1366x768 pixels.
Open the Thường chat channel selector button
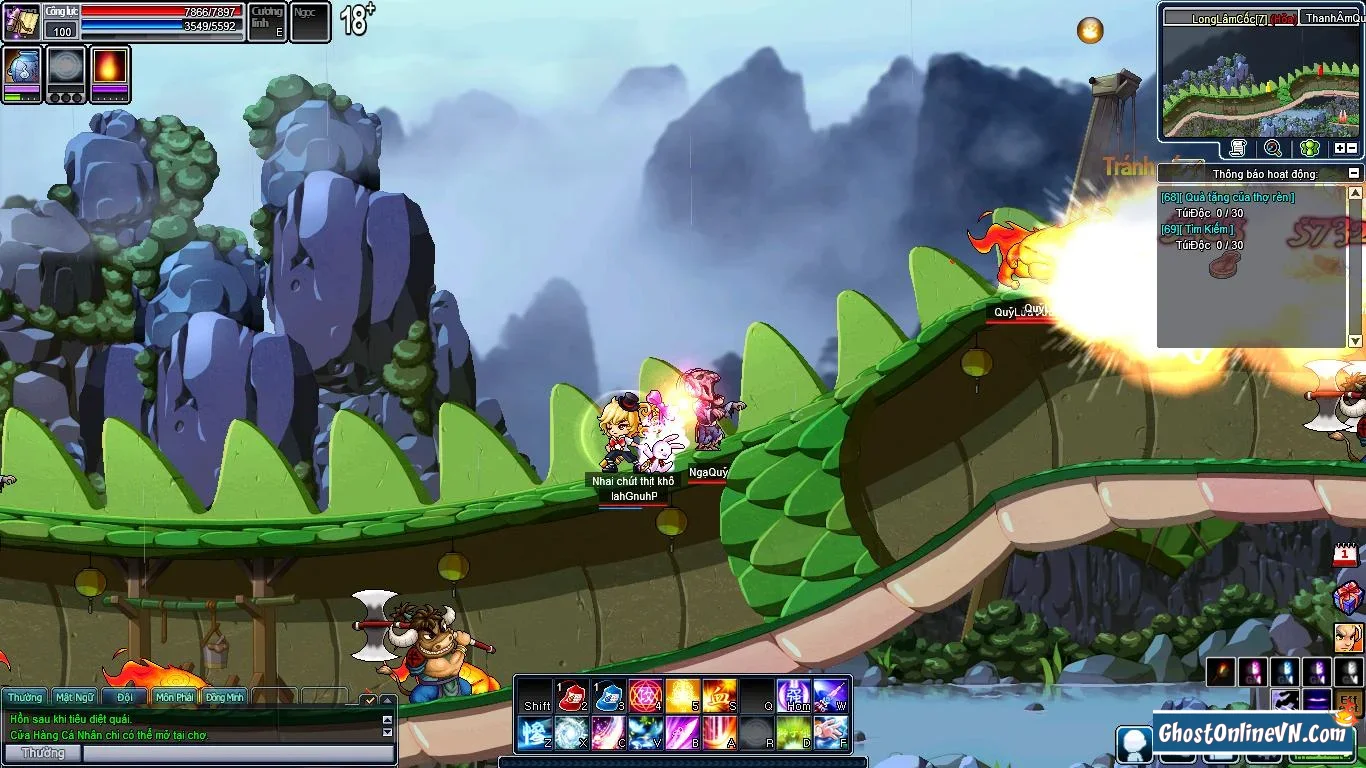click(43, 753)
